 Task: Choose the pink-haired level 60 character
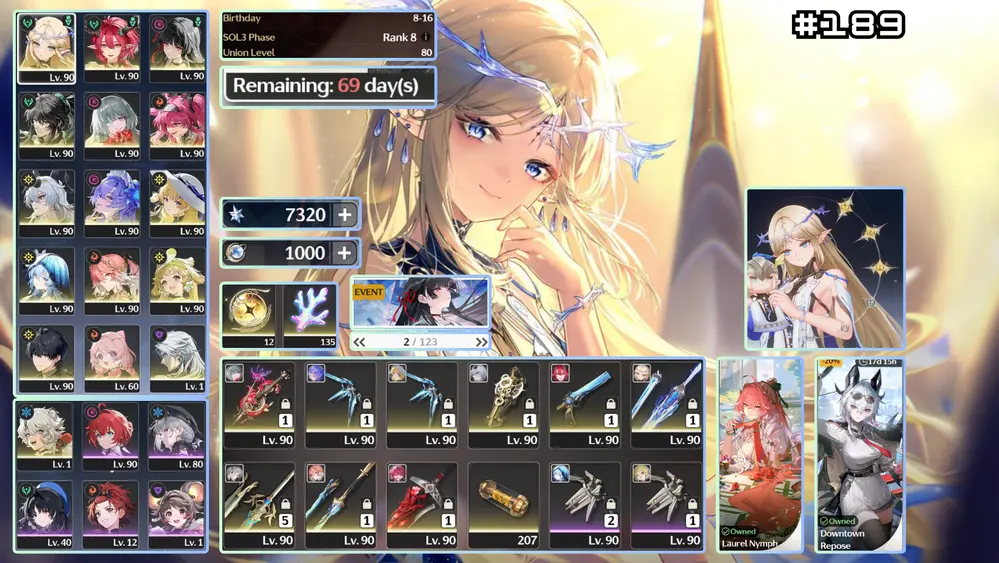coord(112,358)
